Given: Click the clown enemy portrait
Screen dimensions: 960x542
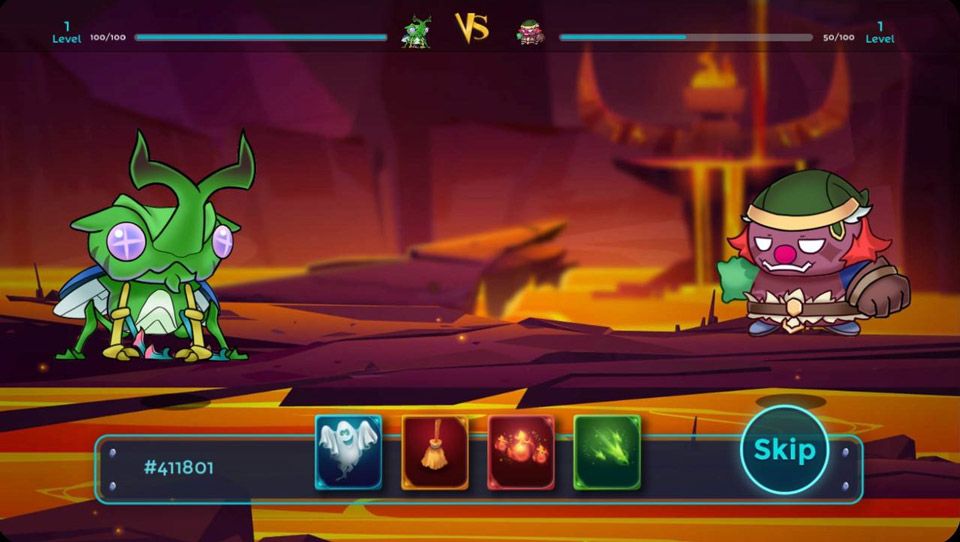Looking at the screenshot, I should point(530,32).
